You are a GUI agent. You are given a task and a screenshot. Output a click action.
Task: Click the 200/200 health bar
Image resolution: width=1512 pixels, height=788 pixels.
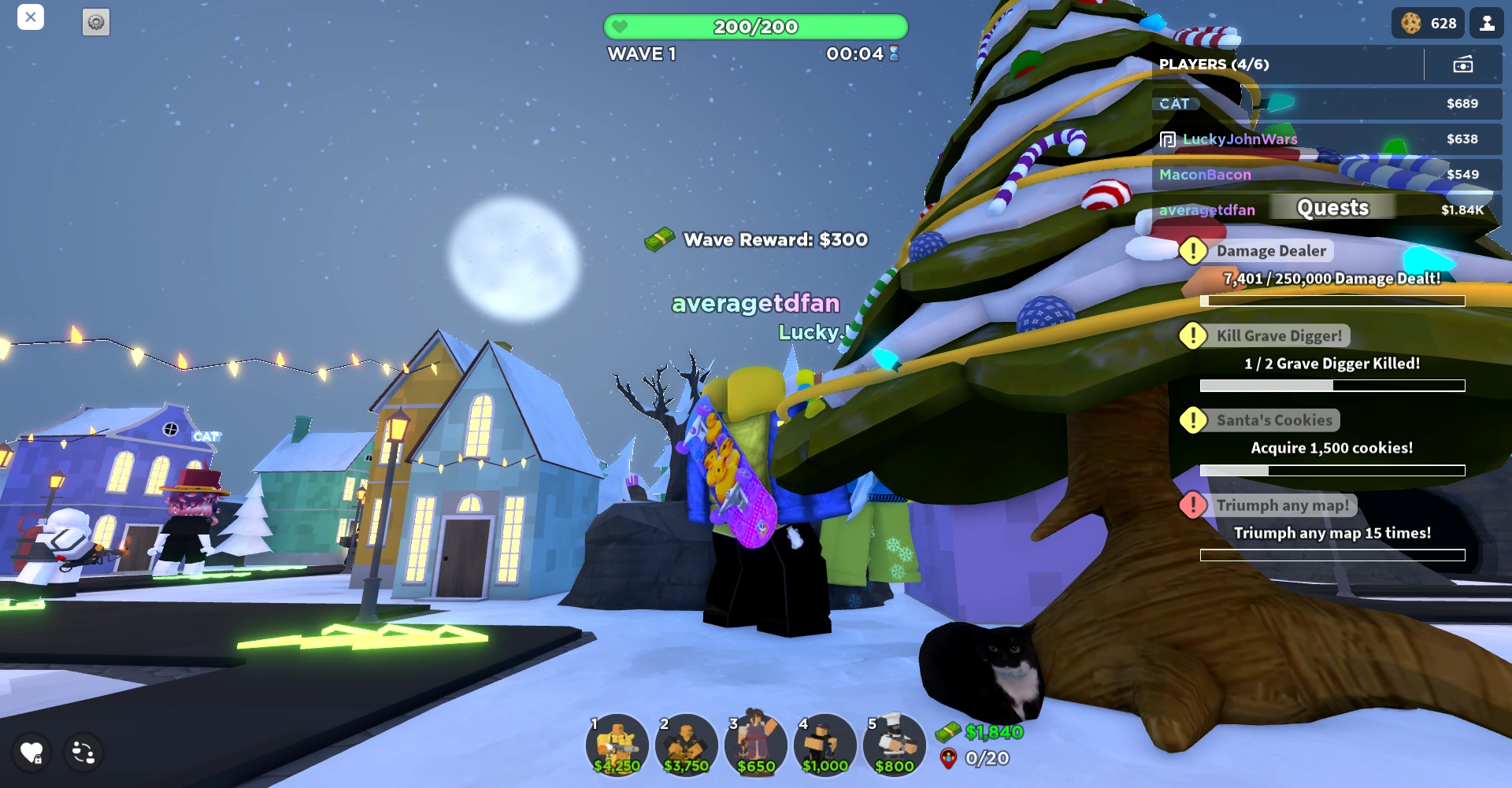(x=754, y=26)
